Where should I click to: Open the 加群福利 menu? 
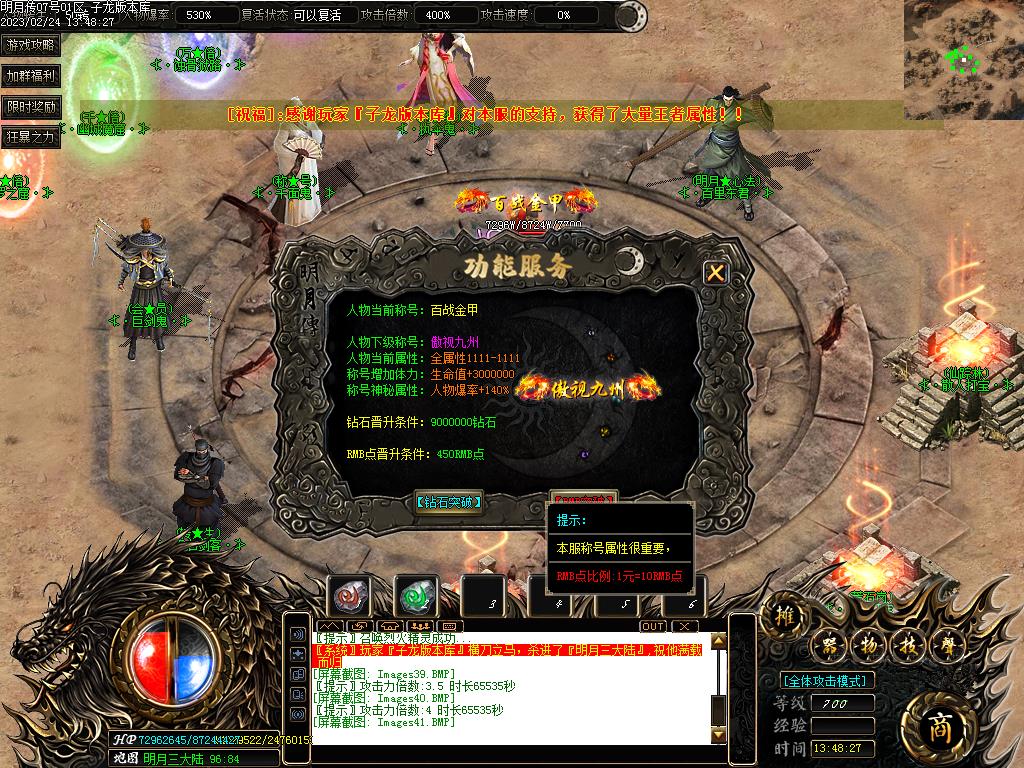[31, 75]
